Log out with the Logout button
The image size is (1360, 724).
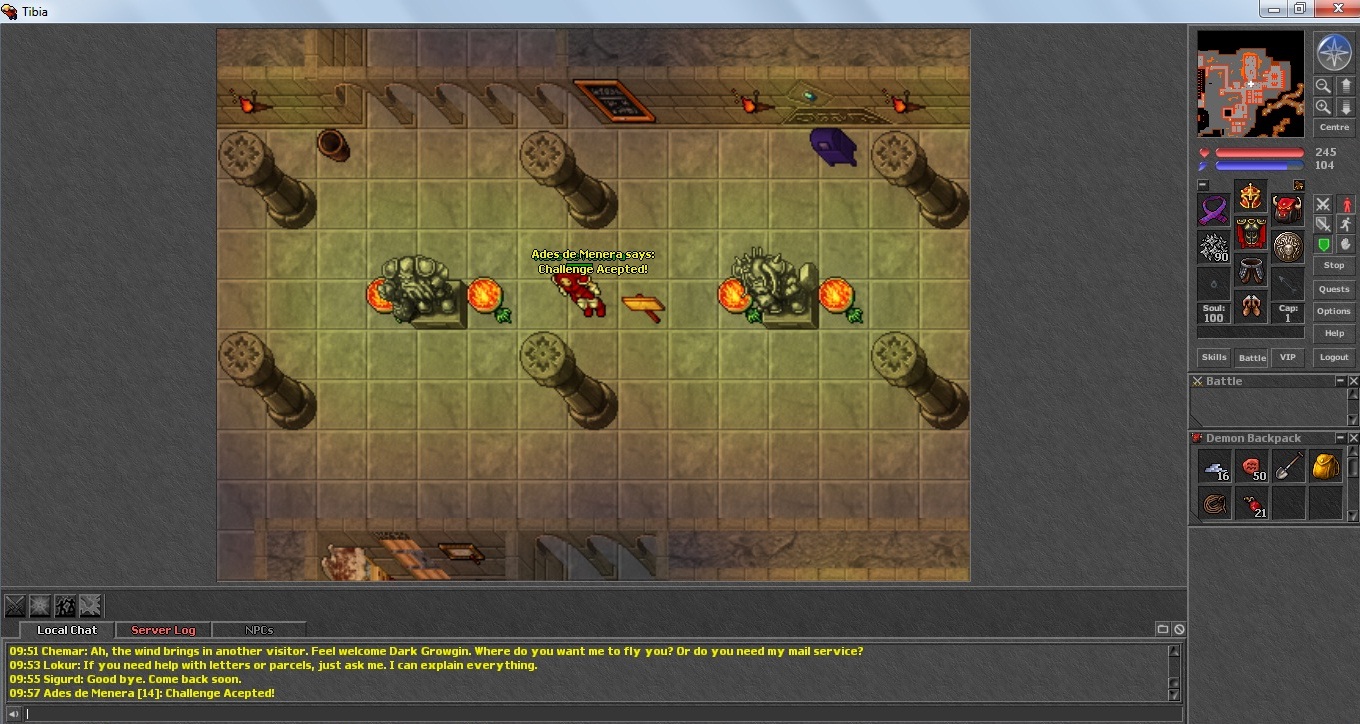pos(1333,357)
